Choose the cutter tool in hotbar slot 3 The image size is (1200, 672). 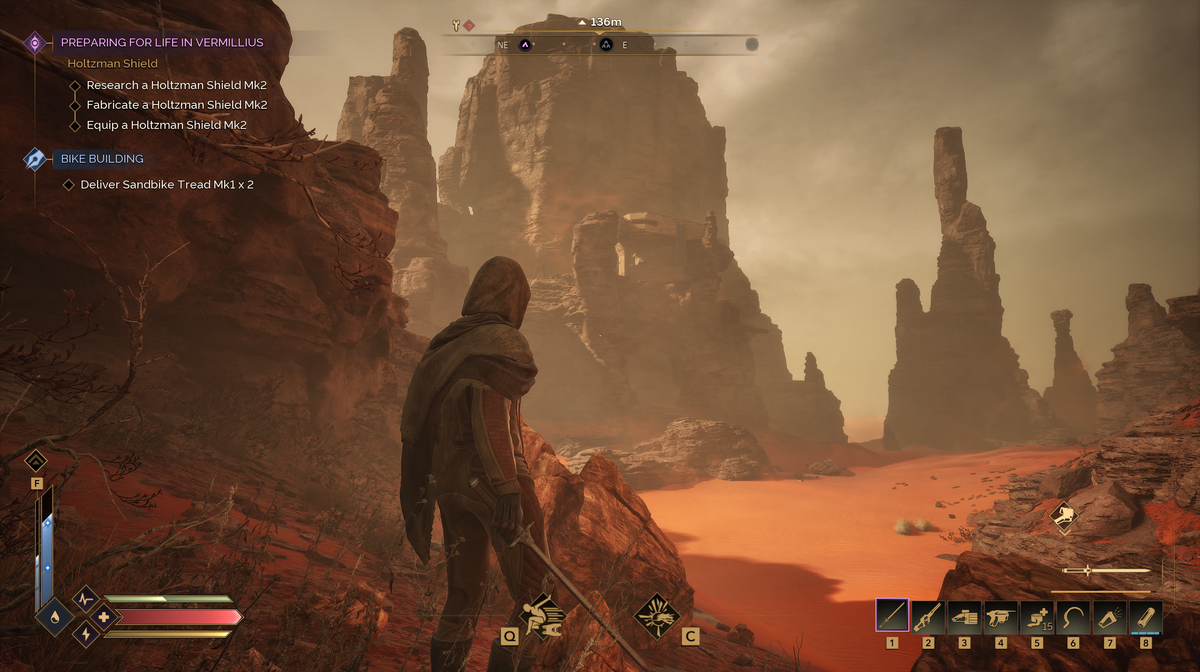pyautogui.click(x=964, y=615)
